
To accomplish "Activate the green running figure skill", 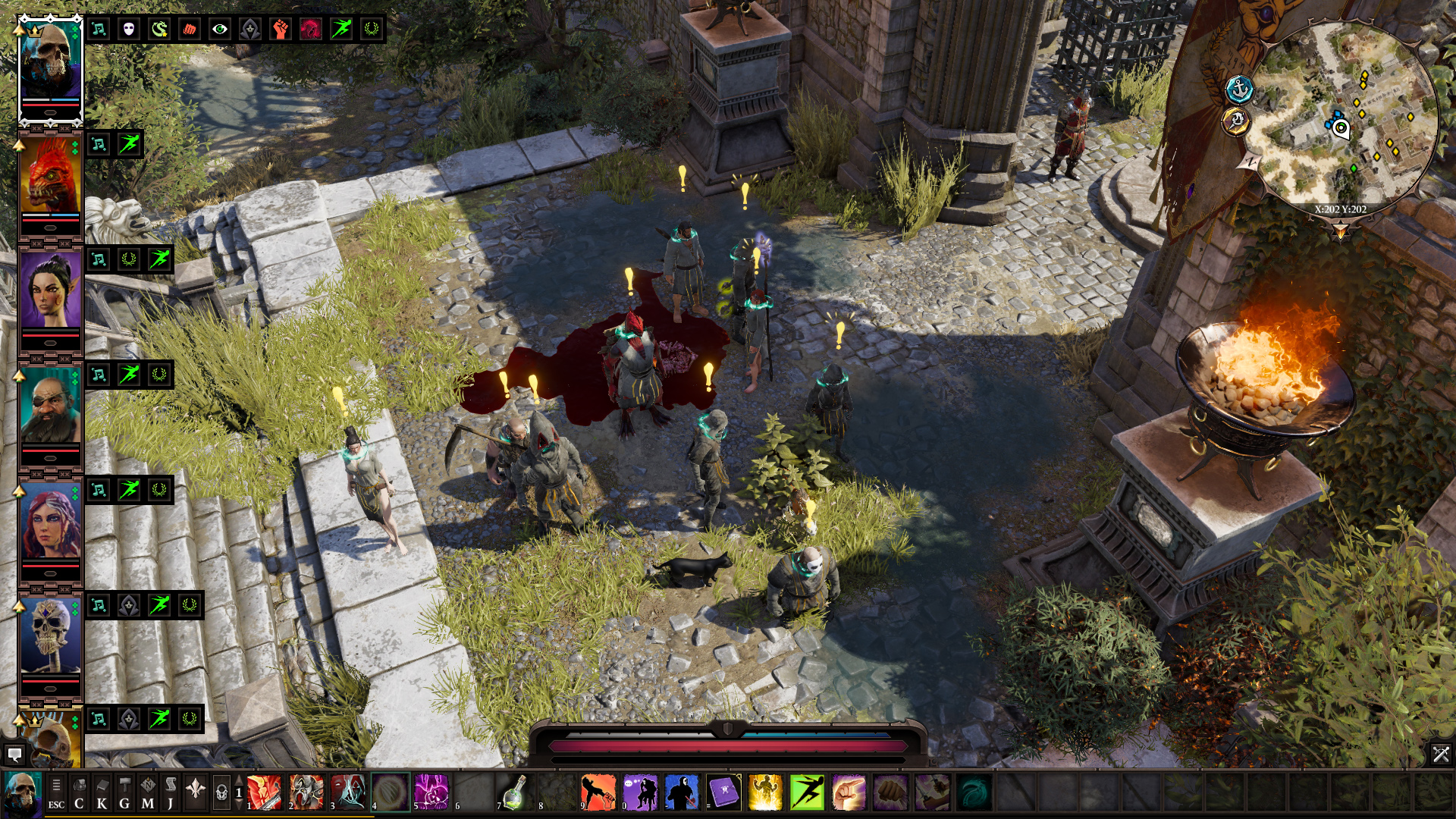I will [x=807, y=792].
